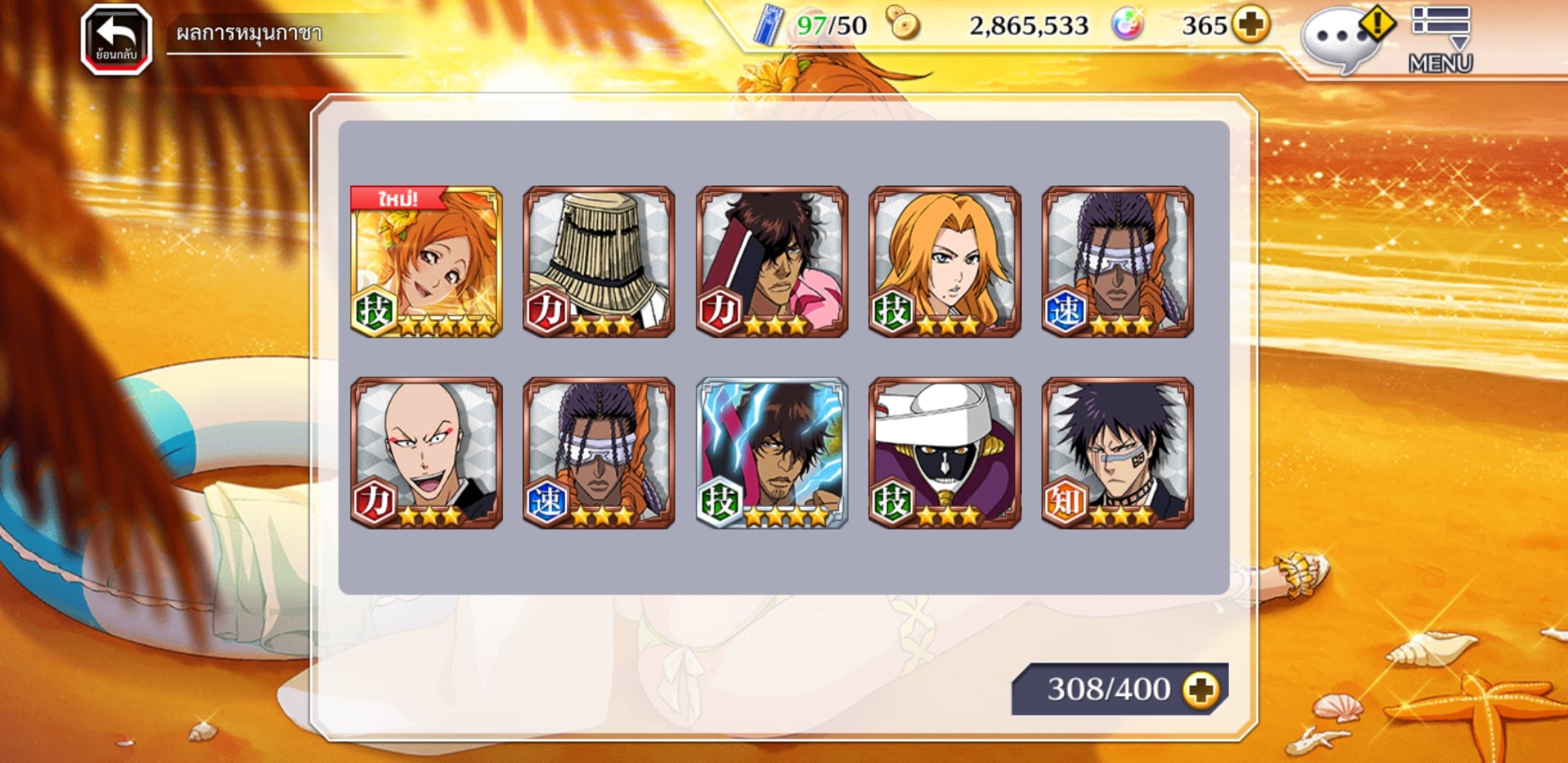Viewport: 1568px width, 763px height.
Task: Select the three-star power Chad tile
Action: pyautogui.click(x=772, y=261)
